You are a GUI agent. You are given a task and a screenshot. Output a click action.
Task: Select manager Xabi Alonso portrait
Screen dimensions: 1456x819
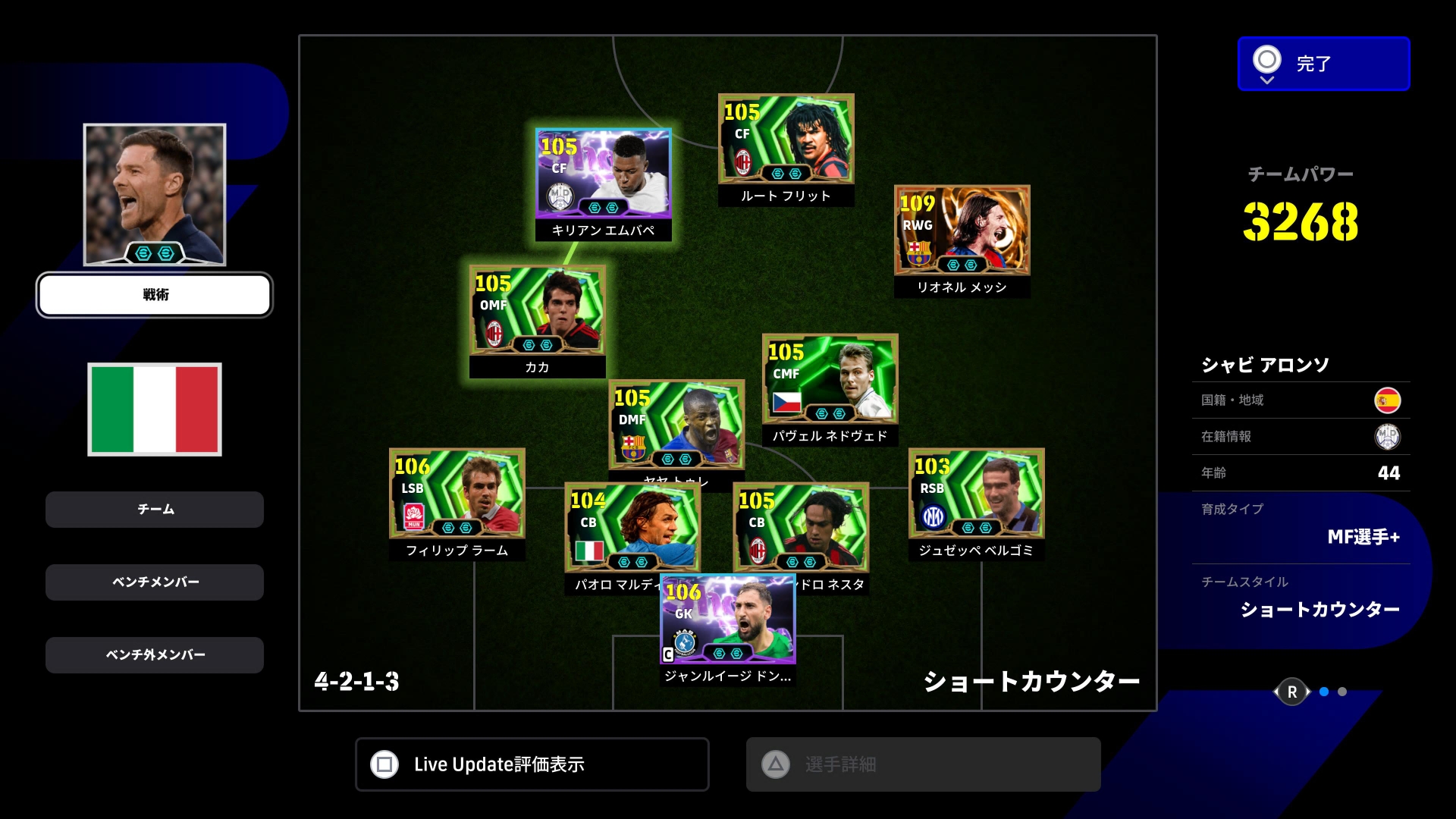click(155, 195)
